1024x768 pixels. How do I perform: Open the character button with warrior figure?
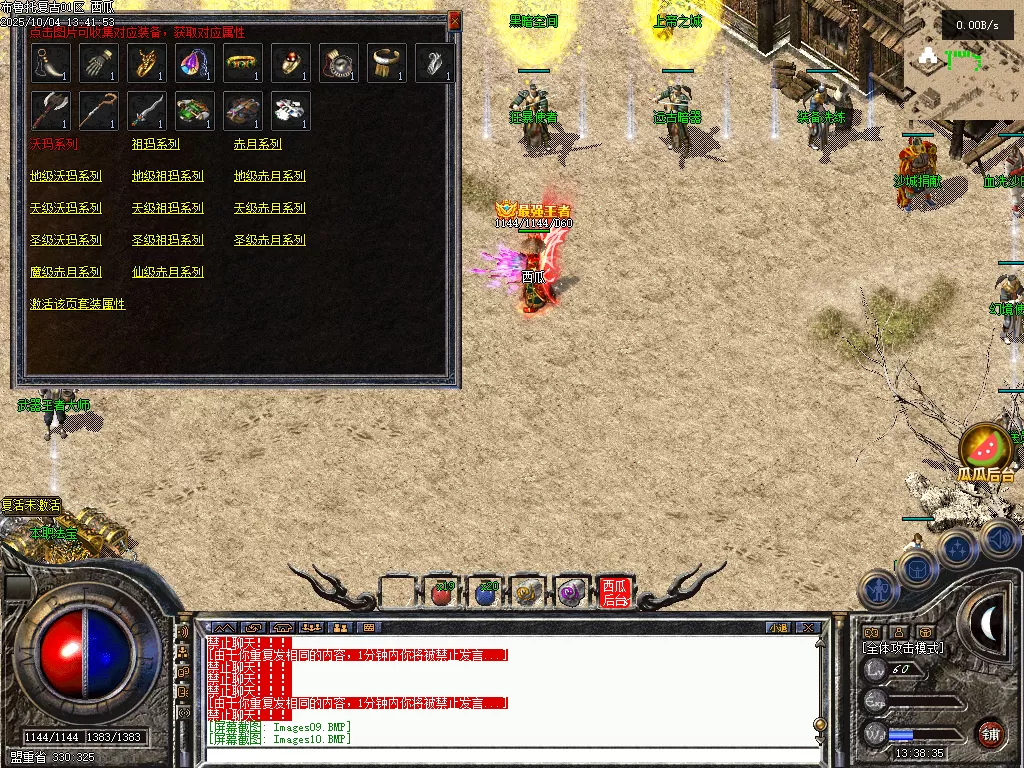pyautogui.click(x=877, y=590)
